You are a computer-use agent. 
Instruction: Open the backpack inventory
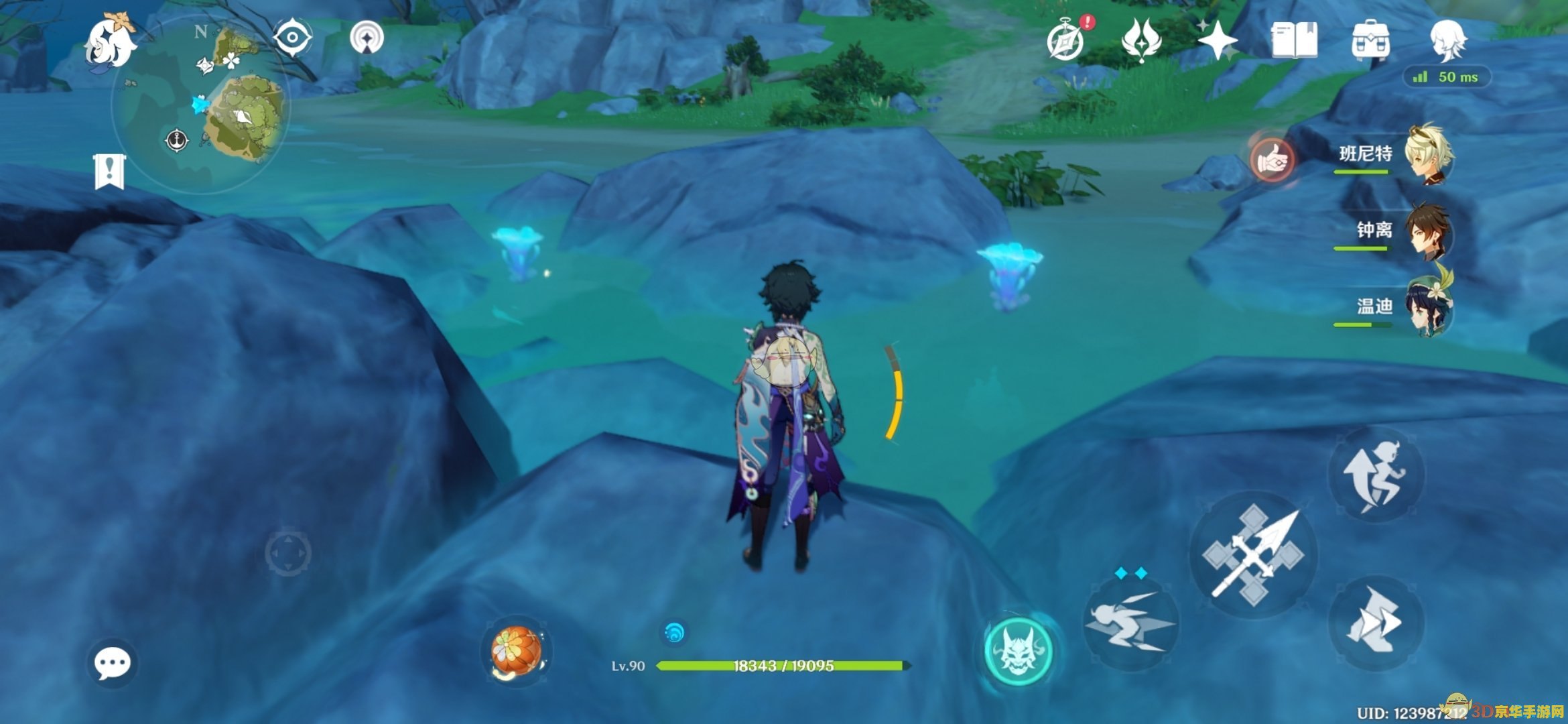[1370, 40]
